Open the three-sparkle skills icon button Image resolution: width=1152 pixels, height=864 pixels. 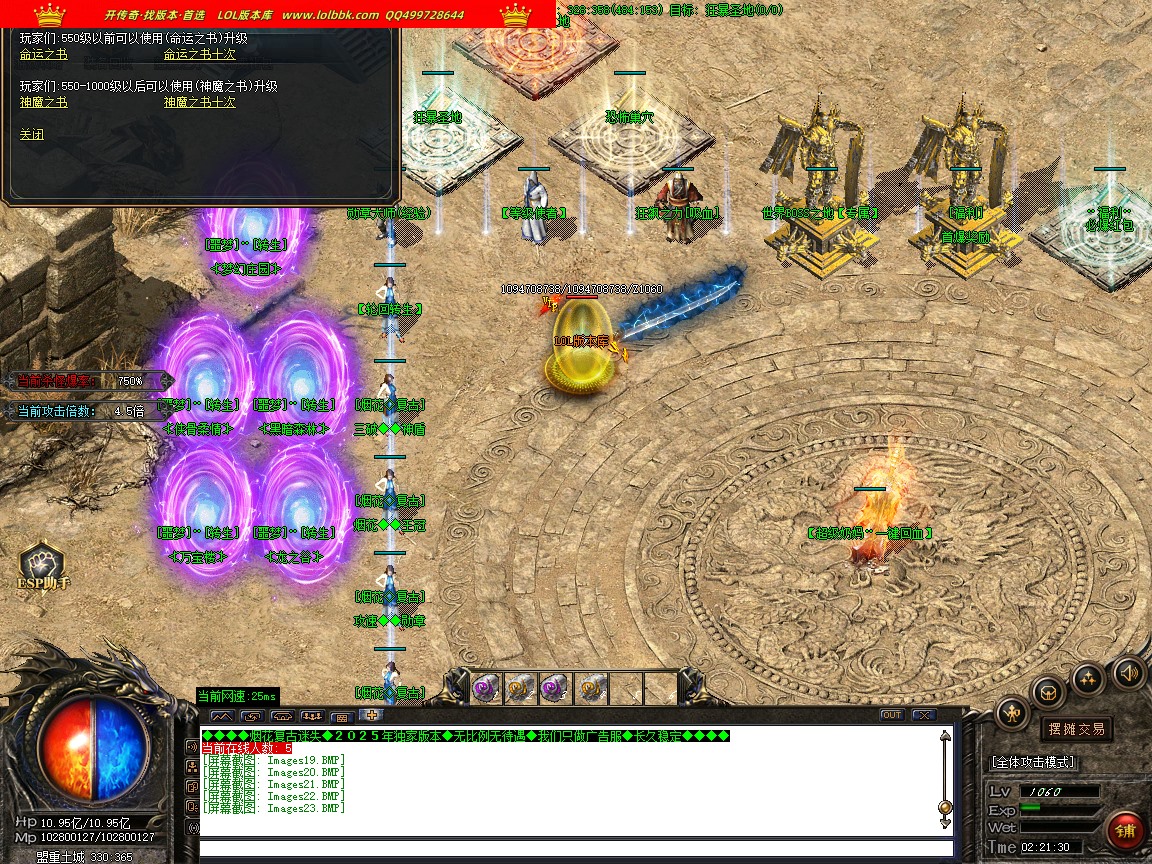point(1088,679)
